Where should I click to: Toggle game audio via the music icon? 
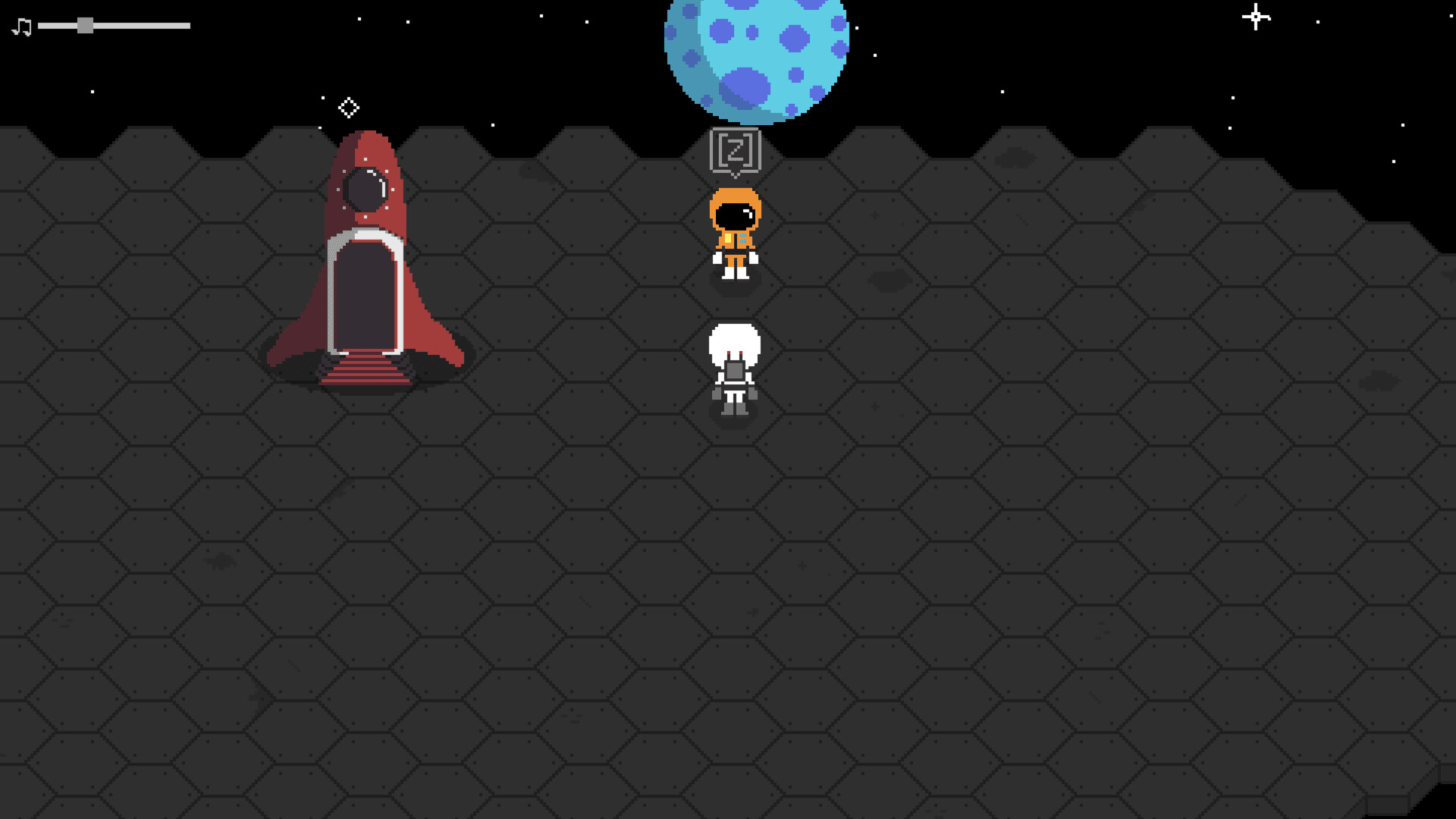(x=20, y=25)
